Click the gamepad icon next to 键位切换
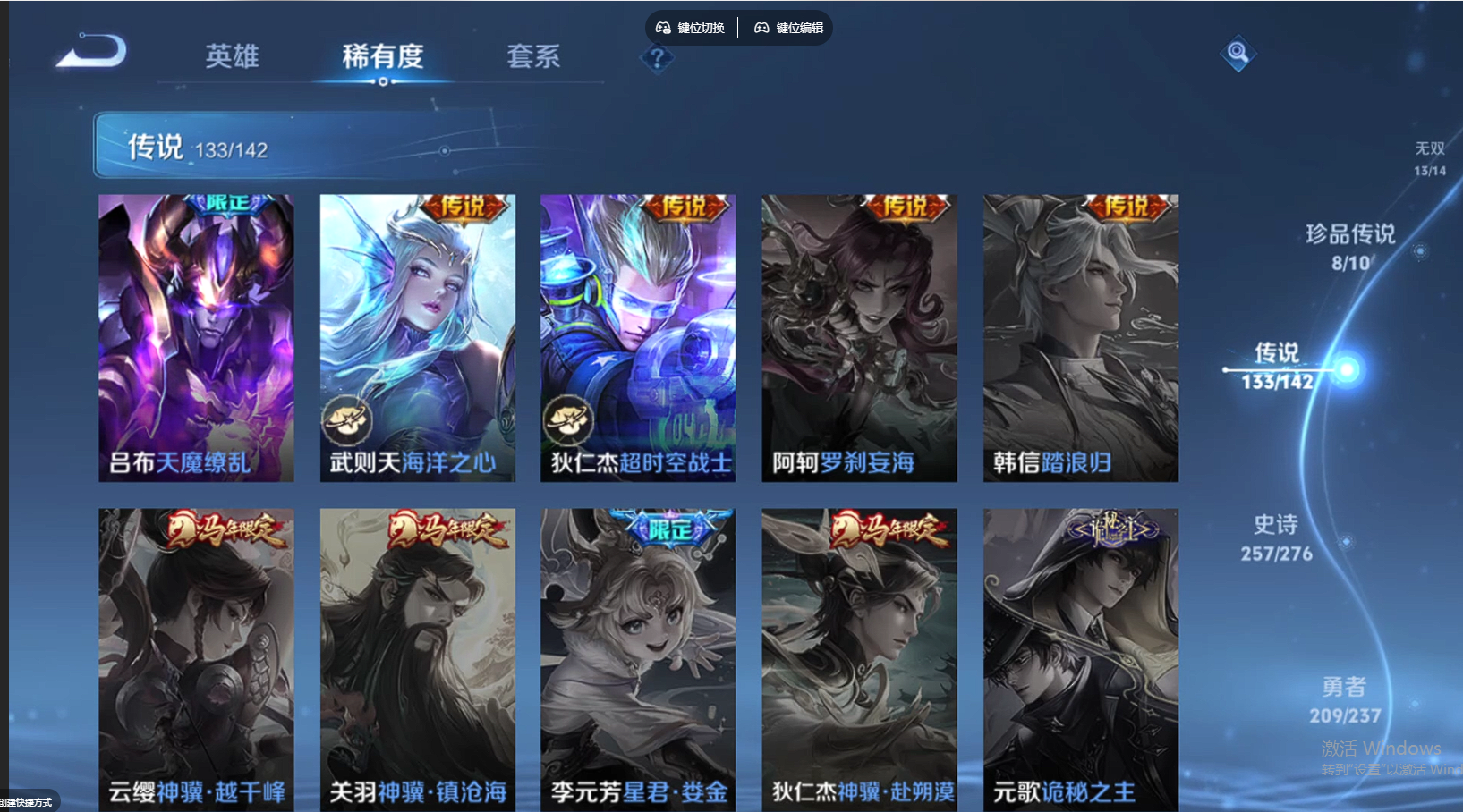Image resolution: width=1463 pixels, height=812 pixels. (x=663, y=27)
